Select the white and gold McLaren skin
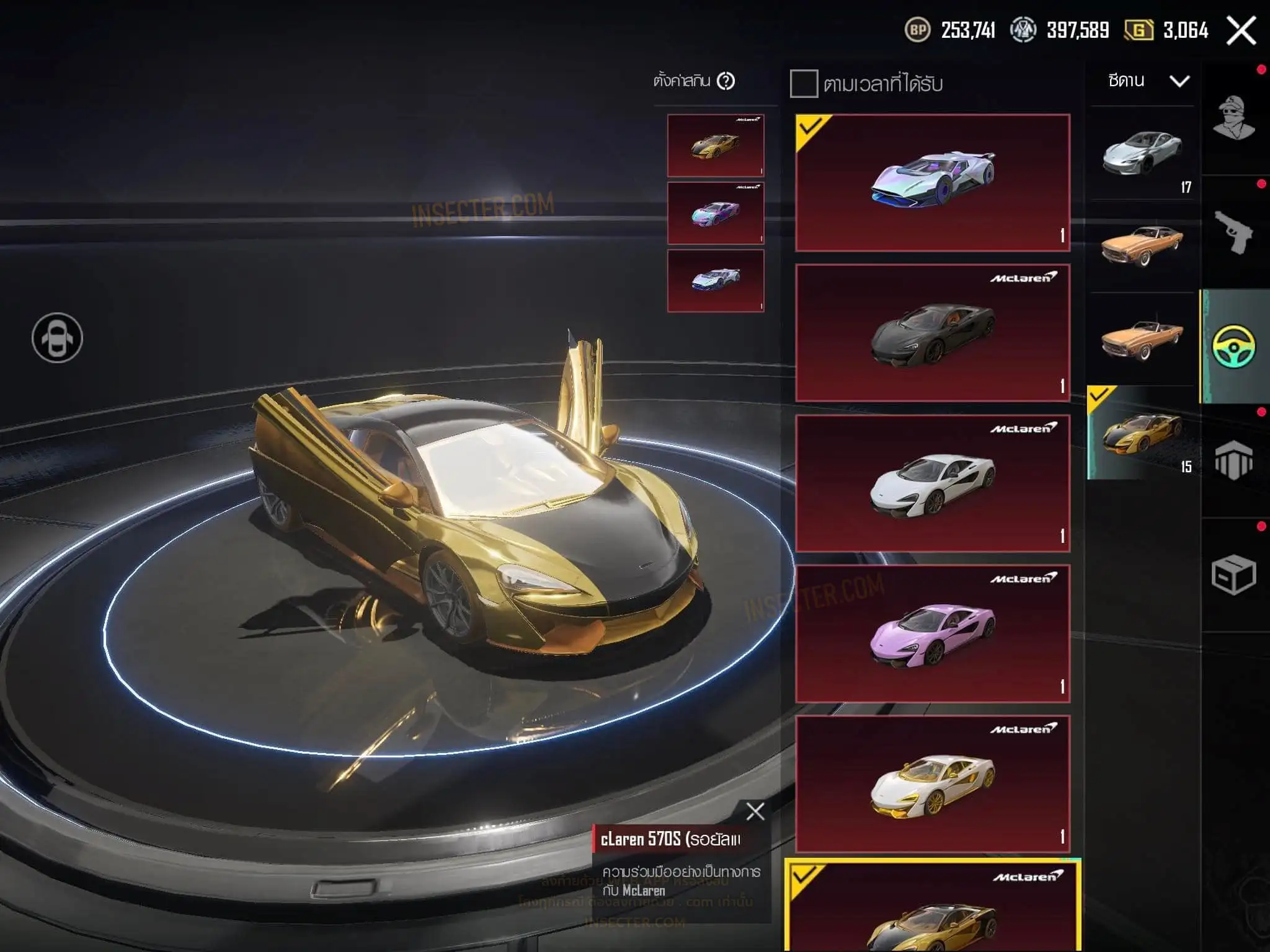The width and height of the screenshot is (1270, 952). (x=933, y=784)
